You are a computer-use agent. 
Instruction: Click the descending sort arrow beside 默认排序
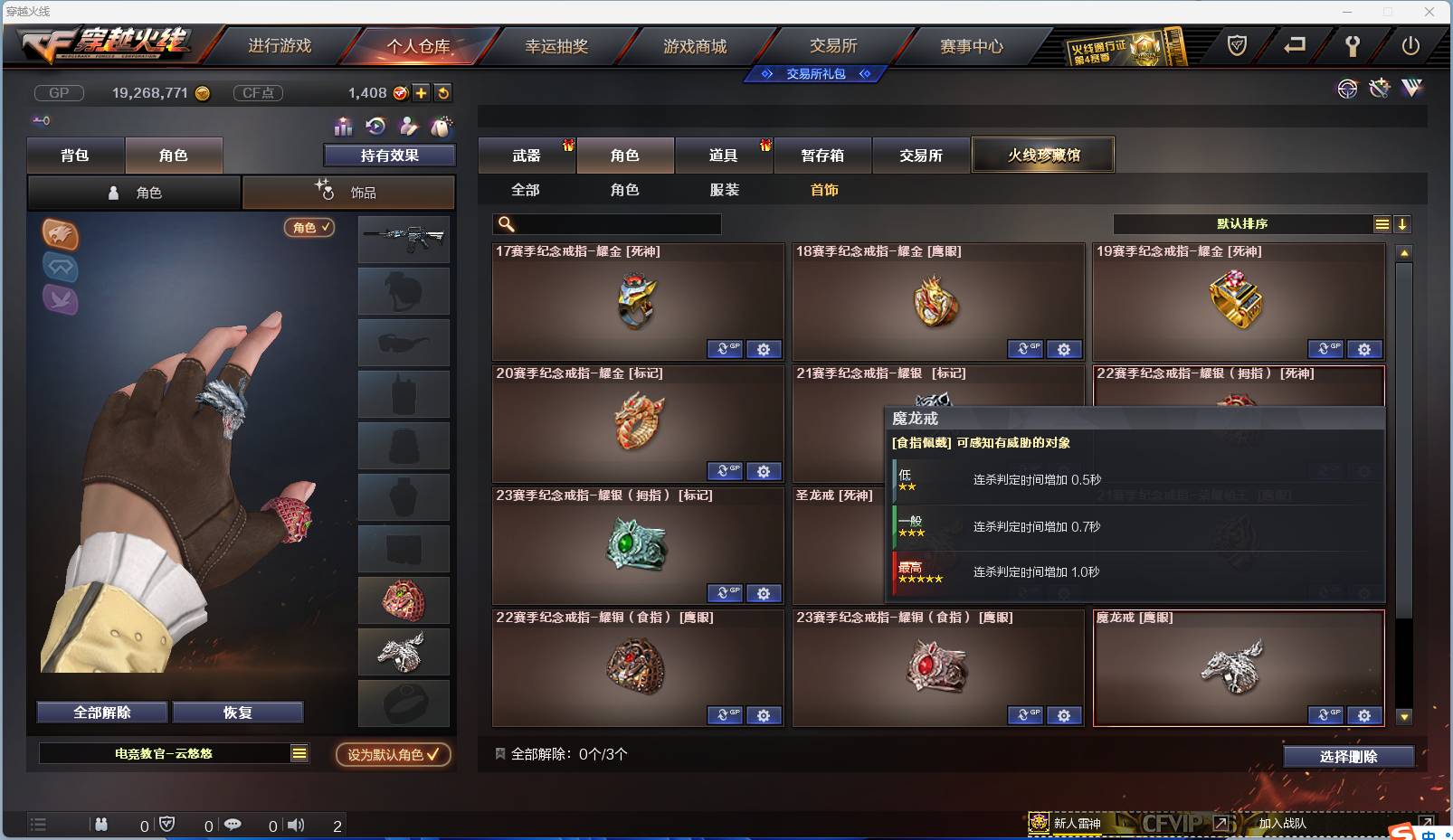click(x=1403, y=223)
